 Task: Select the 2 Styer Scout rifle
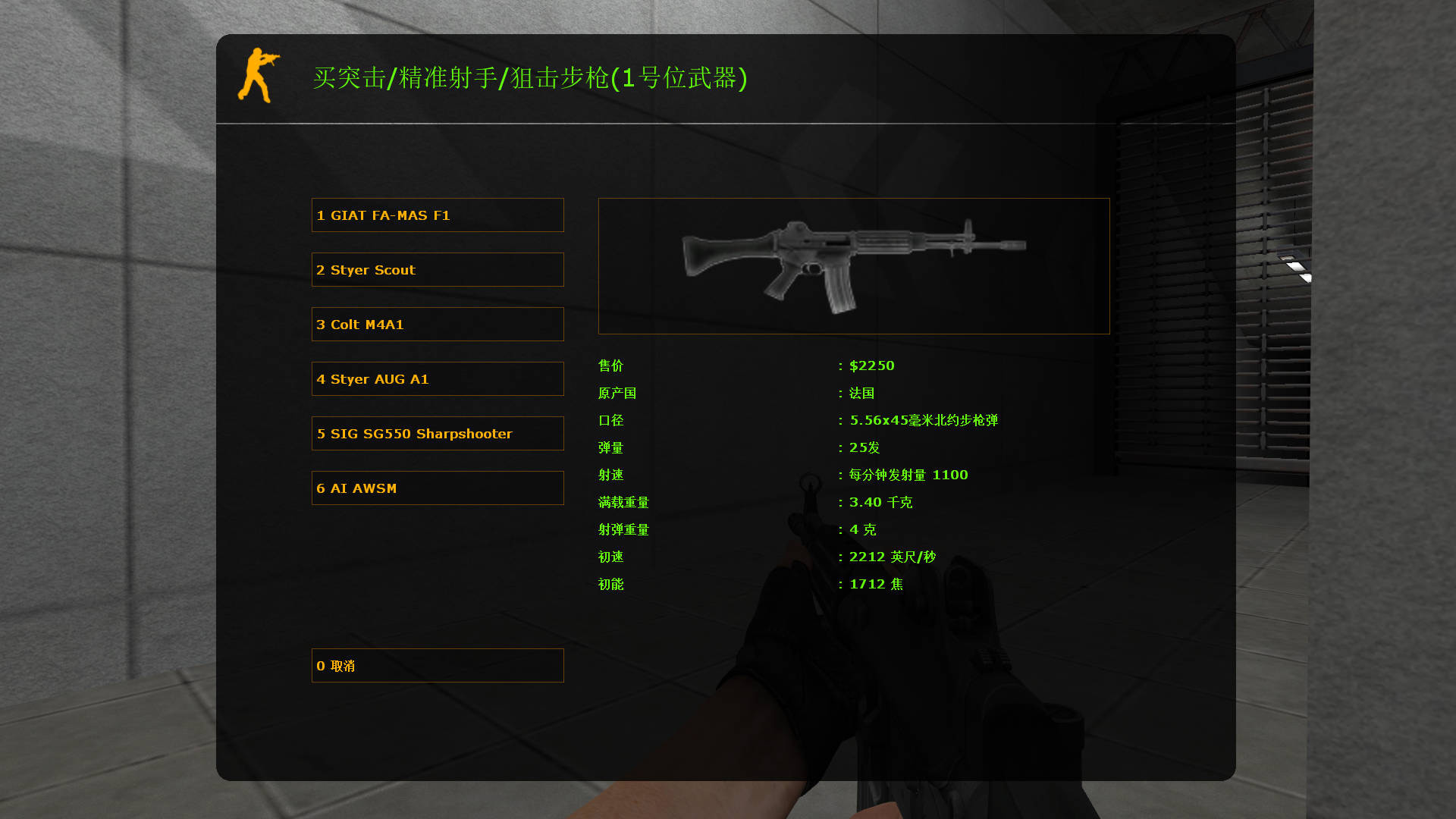(x=438, y=269)
